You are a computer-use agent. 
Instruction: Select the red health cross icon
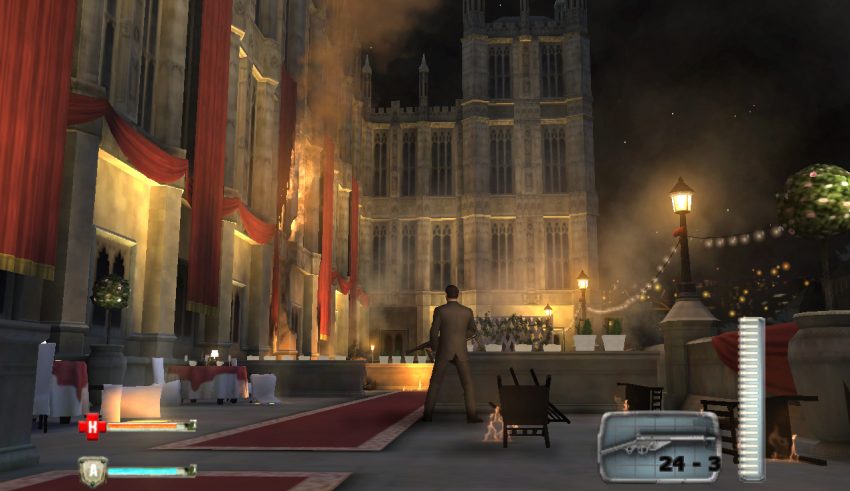[x=91, y=426]
